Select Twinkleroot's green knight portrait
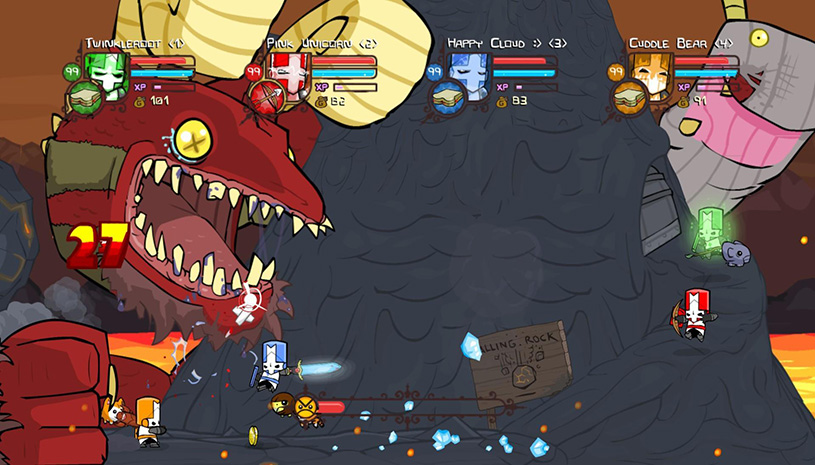 point(107,69)
